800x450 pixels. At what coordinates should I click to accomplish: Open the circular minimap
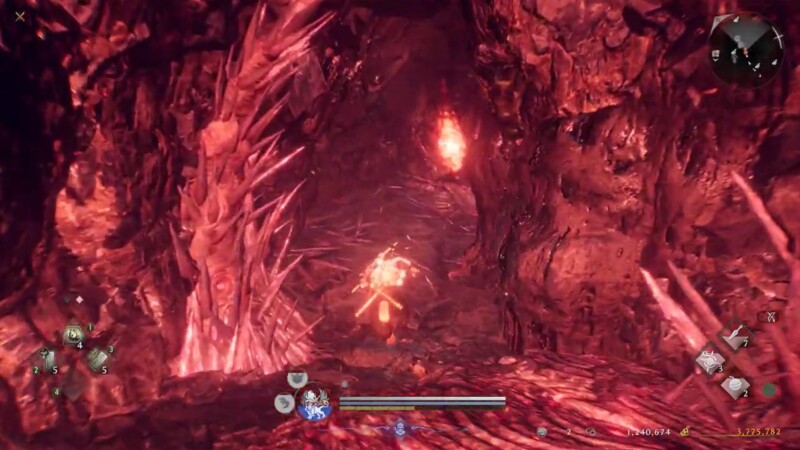tap(746, 46)
